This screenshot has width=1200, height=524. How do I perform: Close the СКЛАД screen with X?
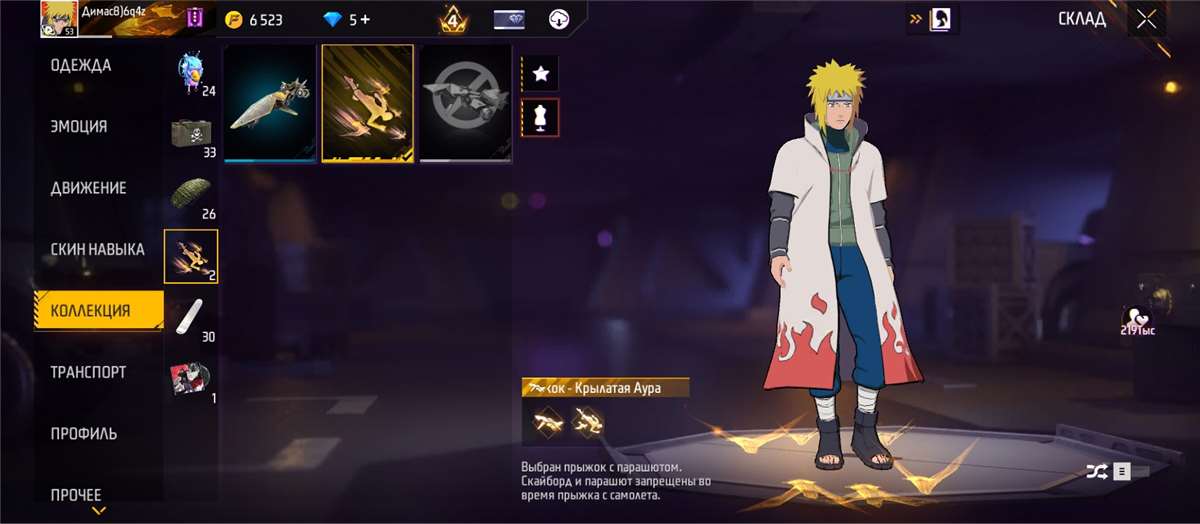[1146, 19]
